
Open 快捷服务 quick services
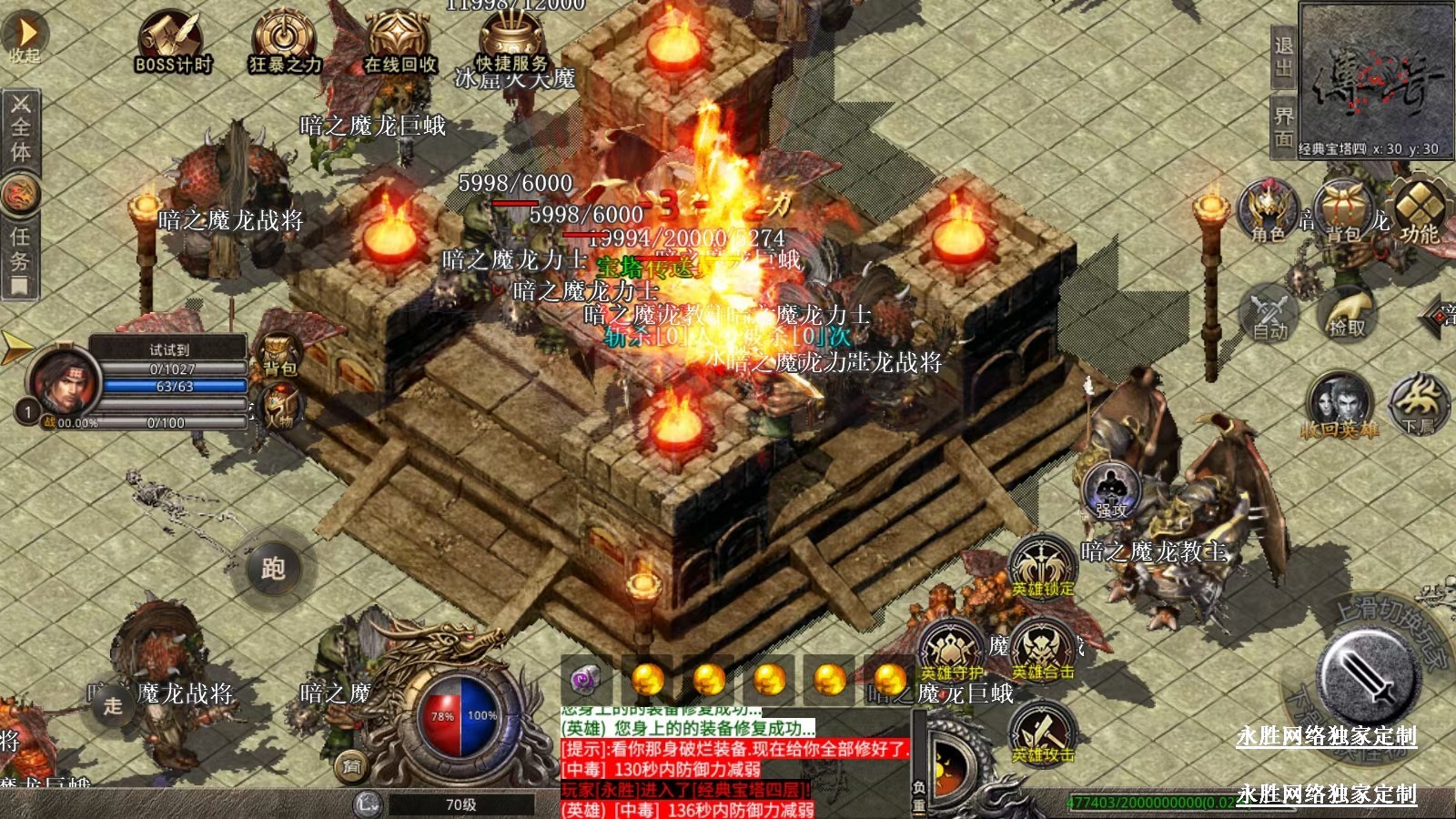512,43
